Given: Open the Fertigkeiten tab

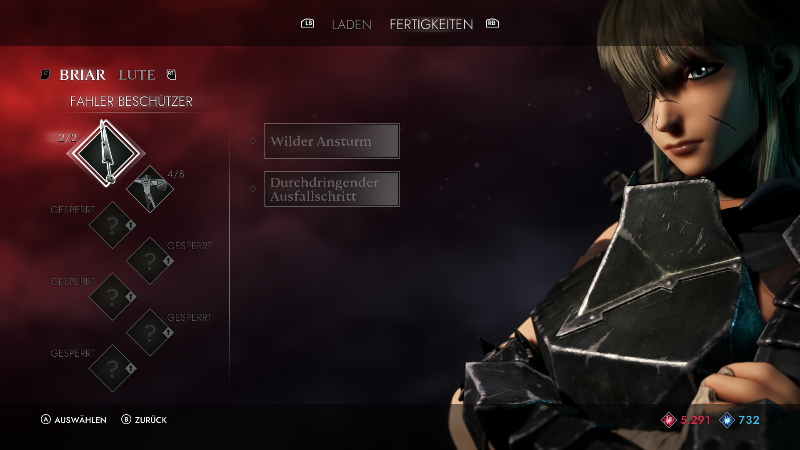Looking at the screenshot, I should (431, 24).
